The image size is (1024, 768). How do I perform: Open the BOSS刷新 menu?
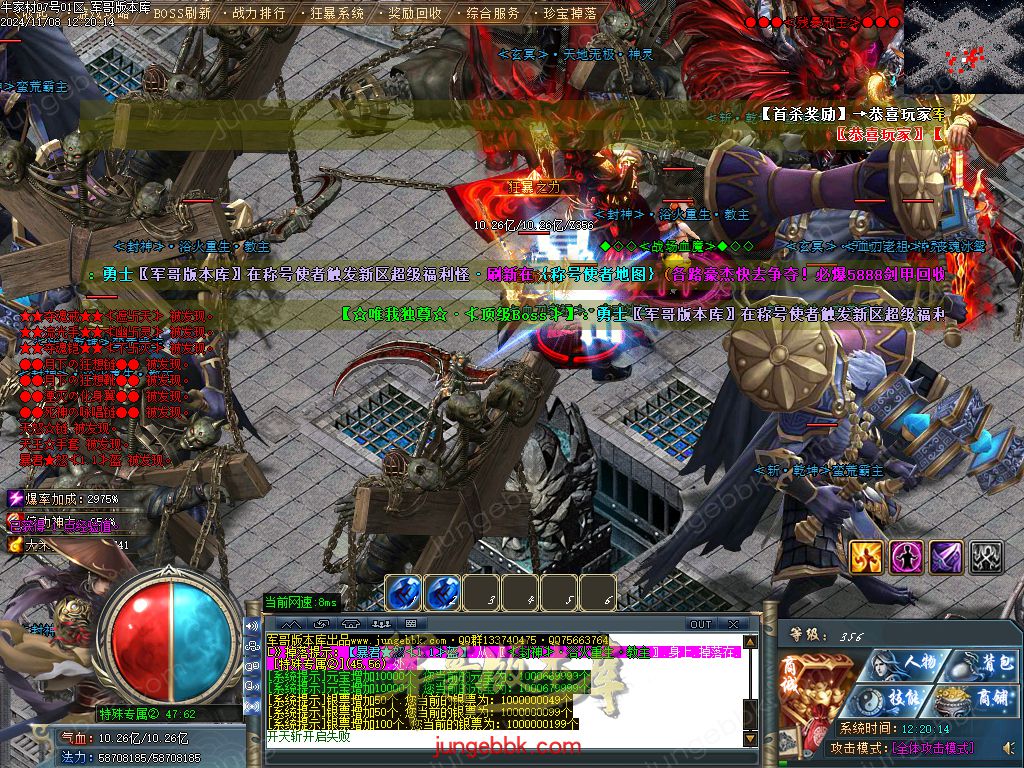pos(181,14)
